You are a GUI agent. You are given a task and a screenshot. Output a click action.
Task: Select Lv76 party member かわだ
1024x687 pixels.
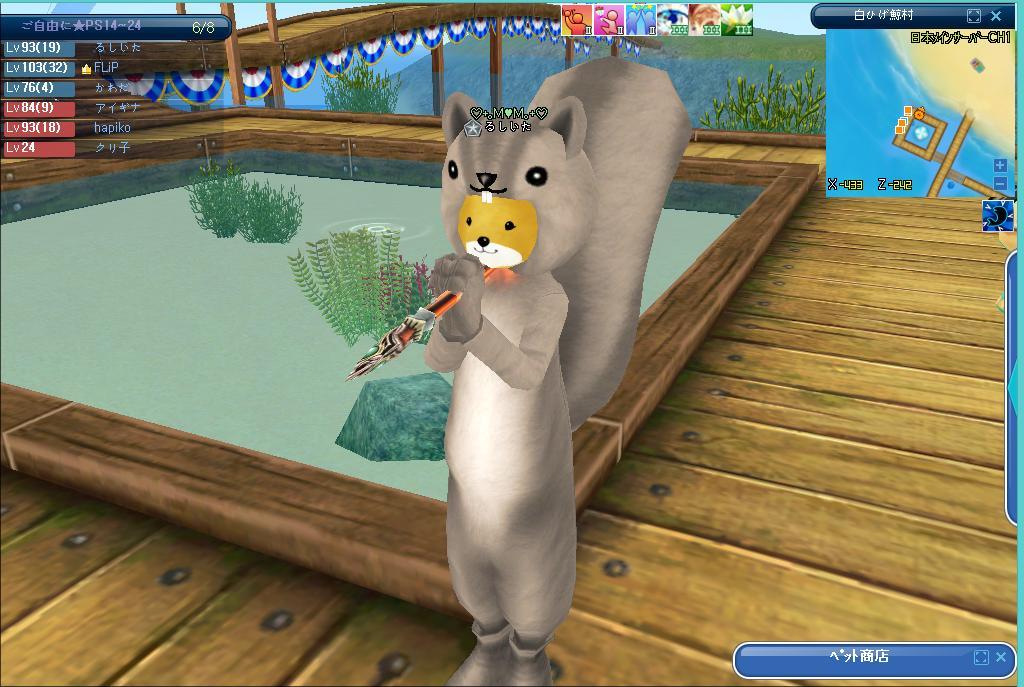112,88
